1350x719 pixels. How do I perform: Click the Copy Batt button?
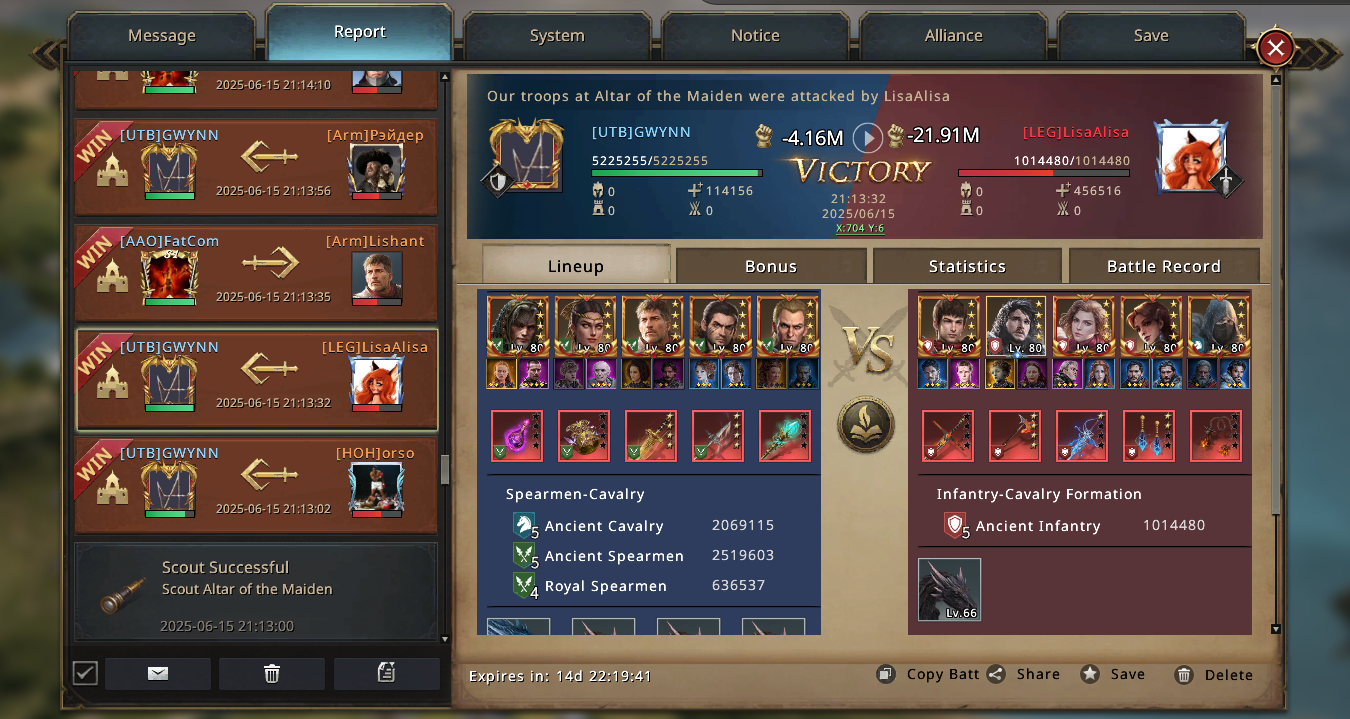(x=929, y=674)
